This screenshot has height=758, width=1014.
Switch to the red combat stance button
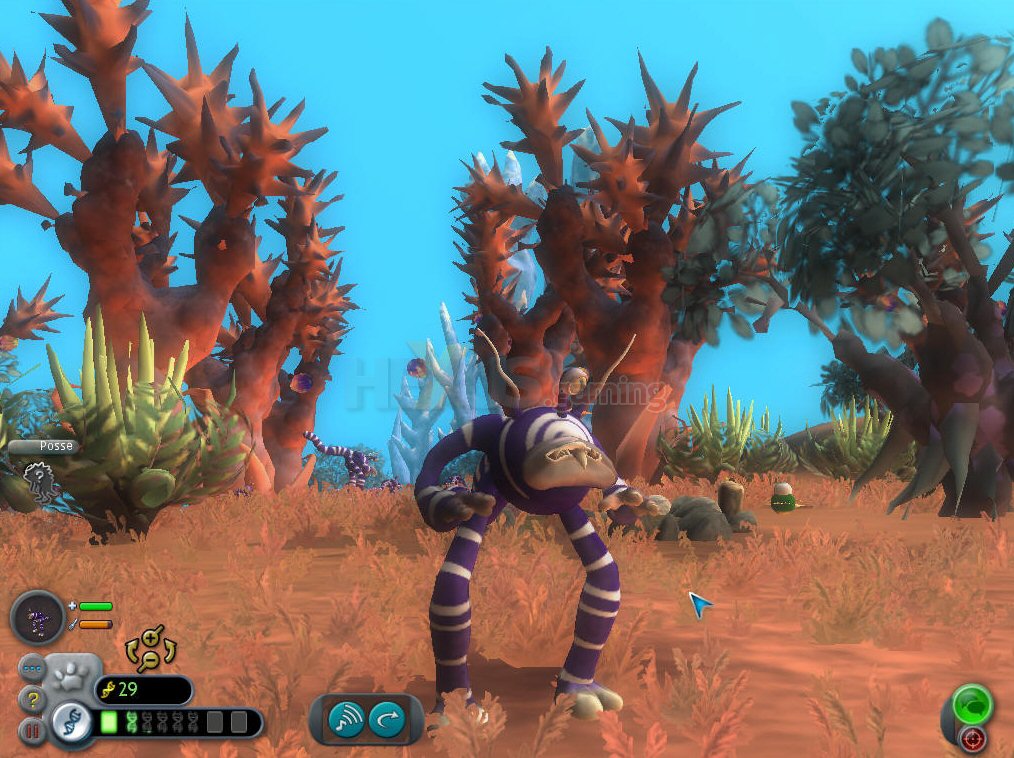(972, 739)
